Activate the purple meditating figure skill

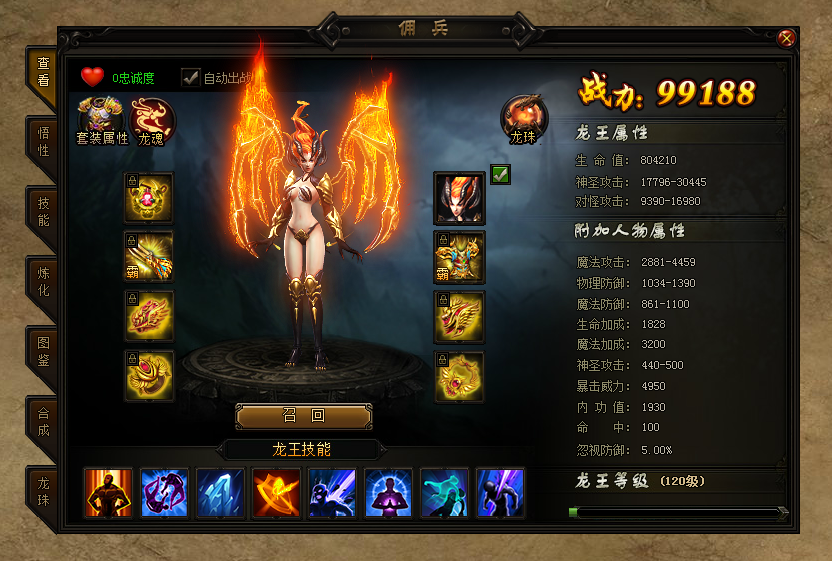(388, 492)
